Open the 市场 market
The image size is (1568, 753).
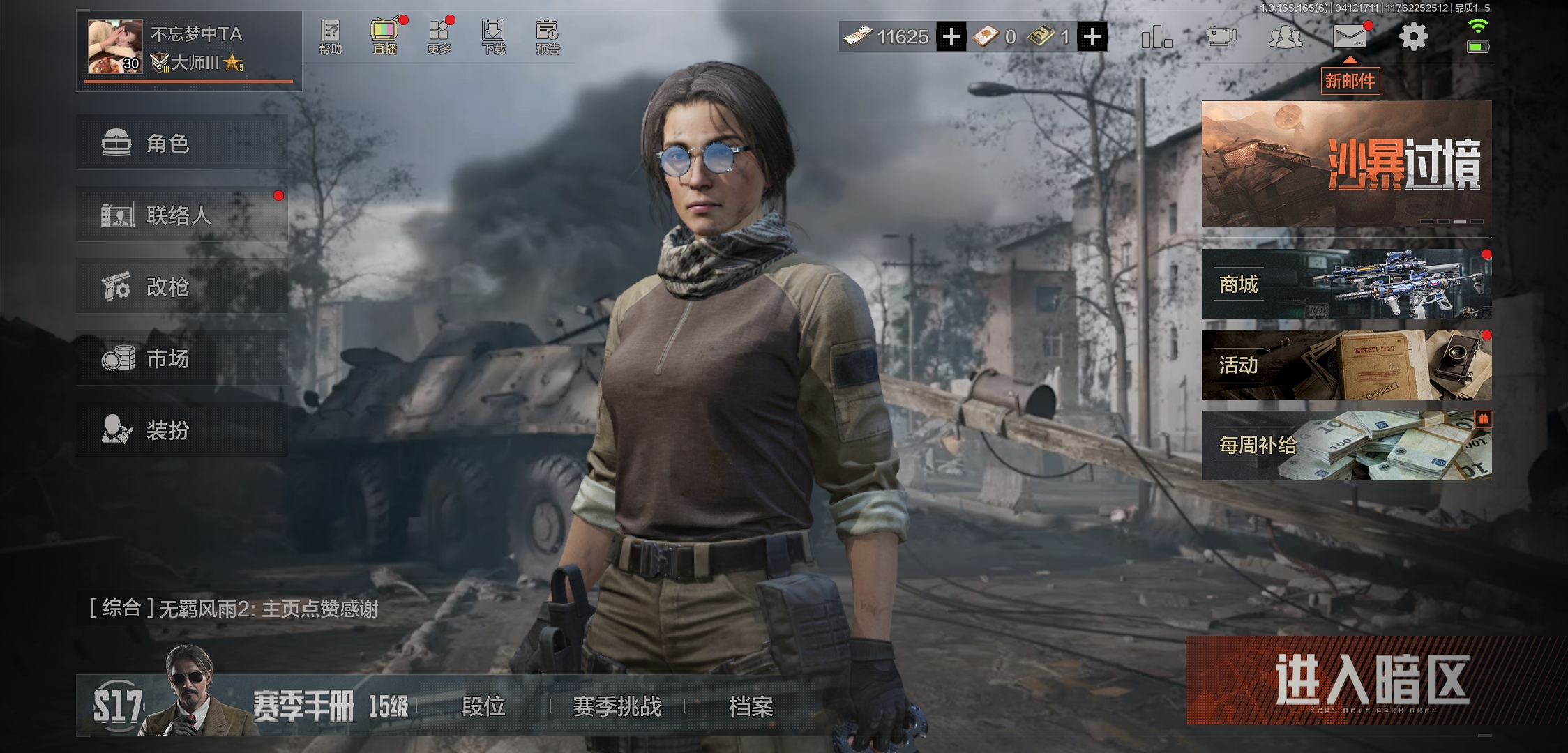point(181,358)
